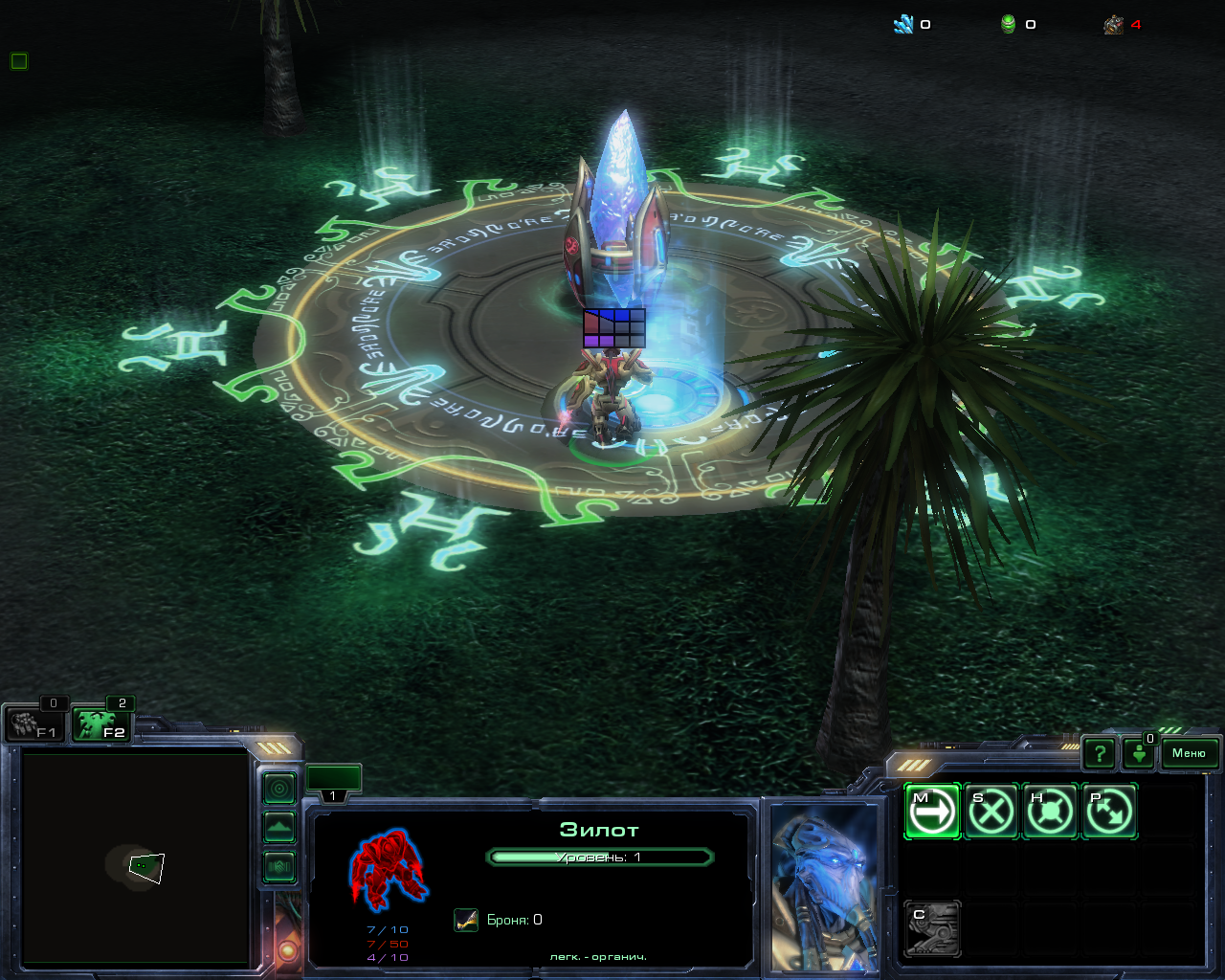Activate the Move arrow command
Screen dimensions: 1225x980
click(x=931, y=812)
